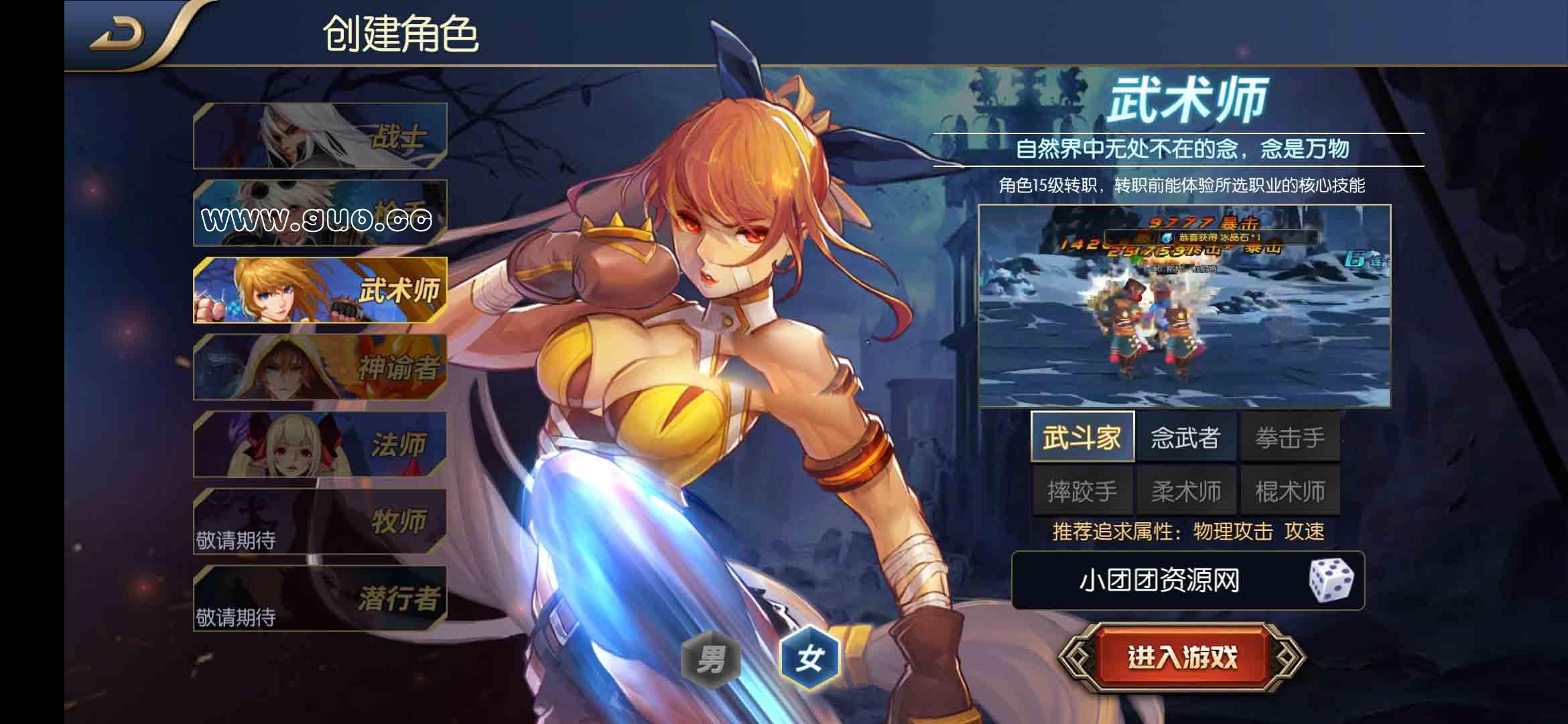
Task: Switch to the 拳击手 subclass tab
Action: 1289,436
